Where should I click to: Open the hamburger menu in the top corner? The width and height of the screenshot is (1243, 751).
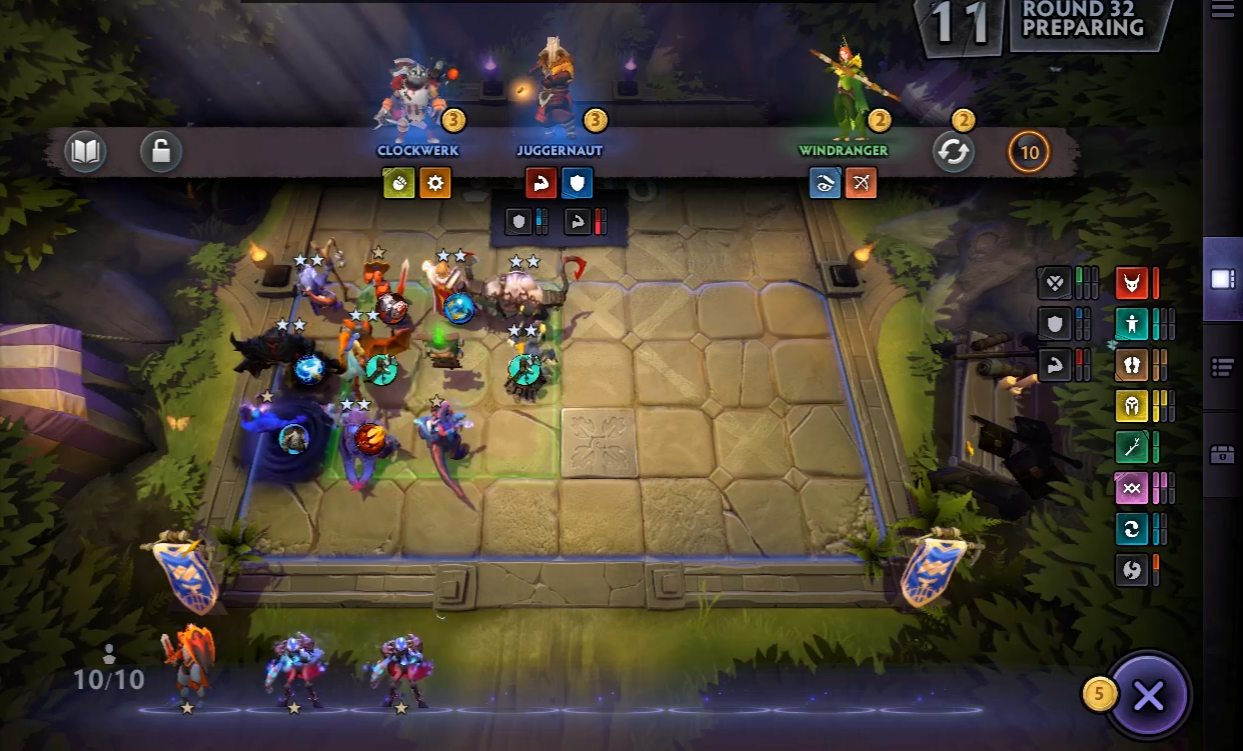tap(1222, 11)
